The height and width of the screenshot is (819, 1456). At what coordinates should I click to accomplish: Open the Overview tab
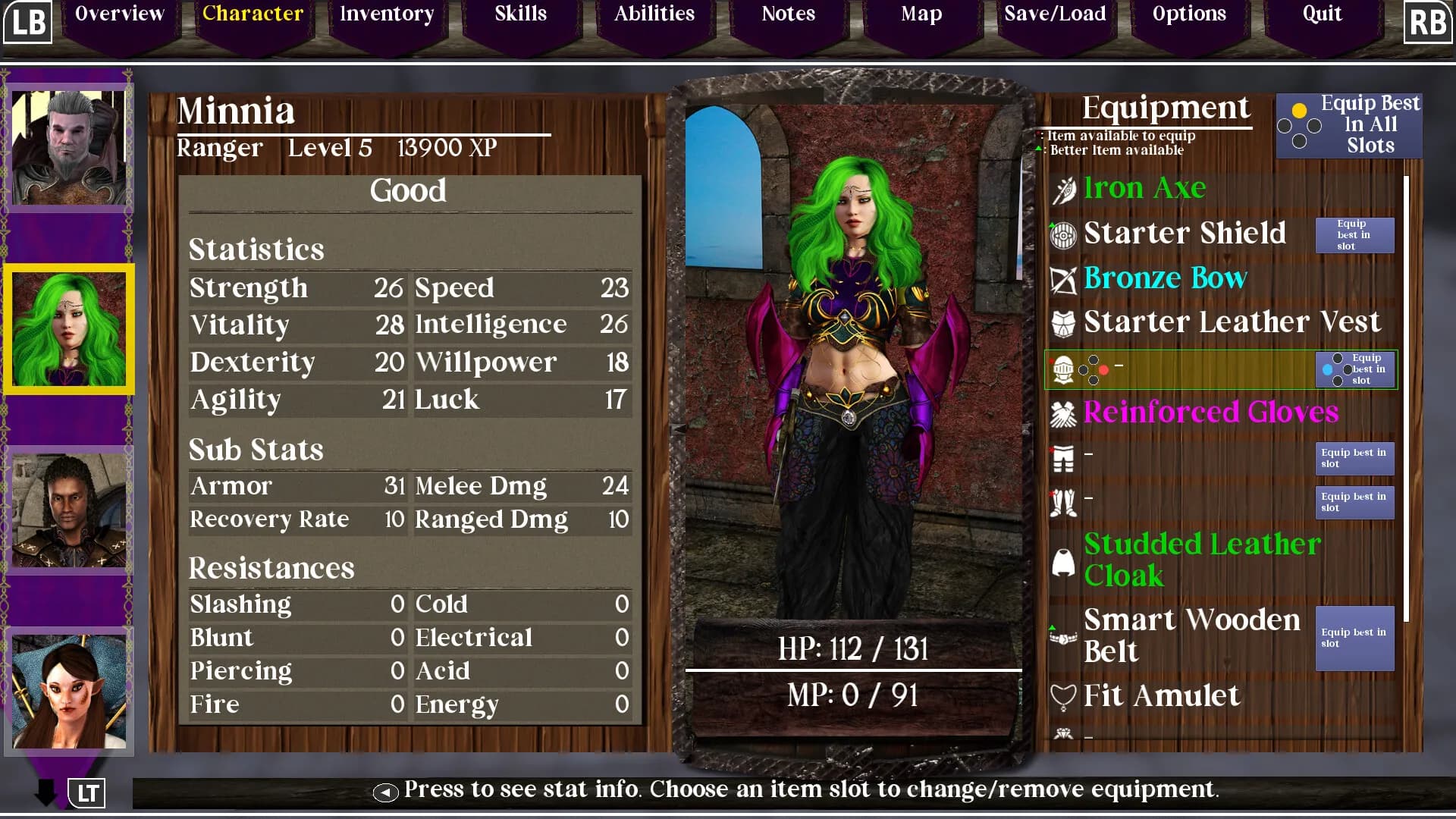[x=120, y=14]
